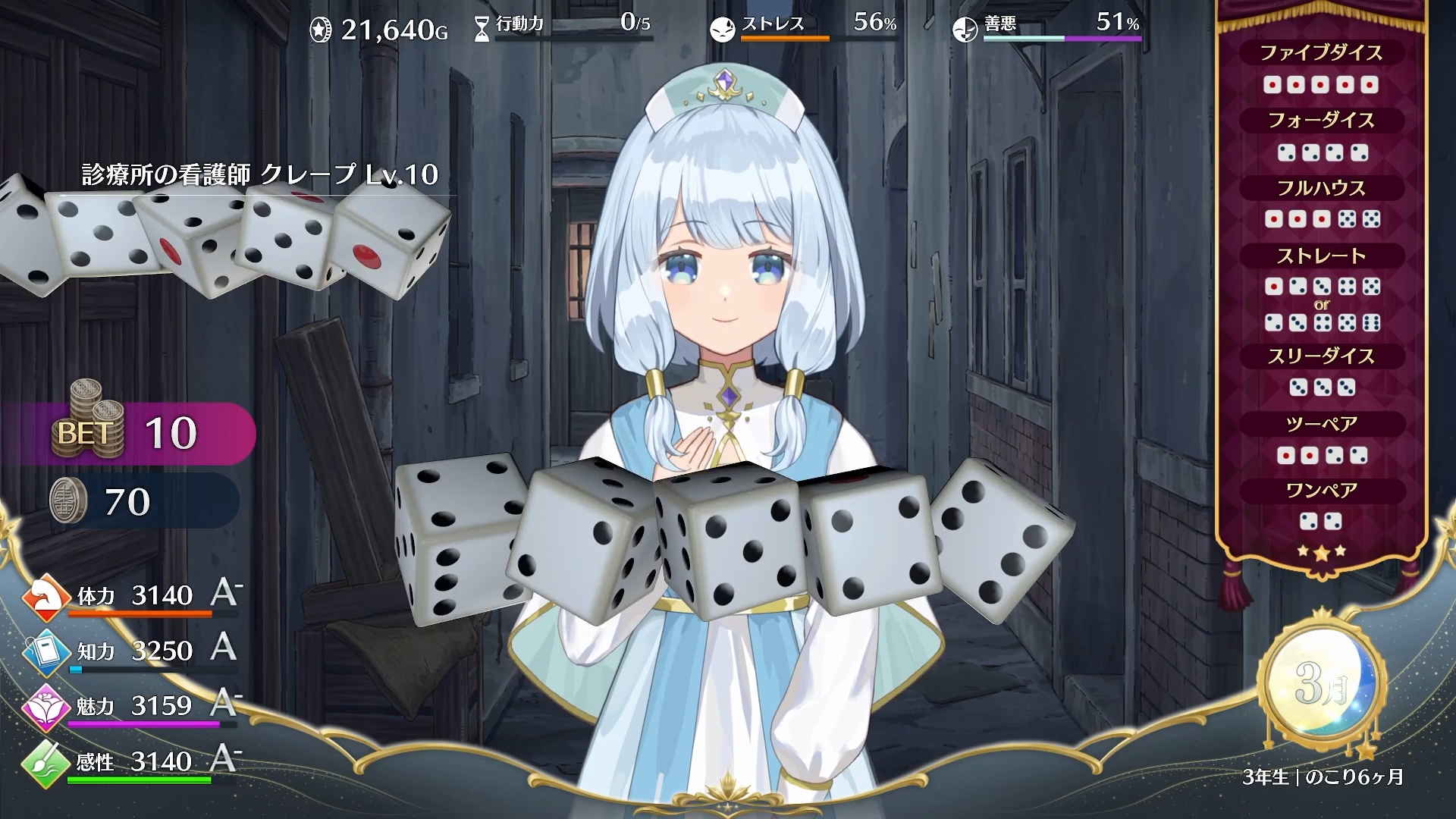Select the 魅力 flower icon
Screen dimensions: 1456x819
(47, 704)
